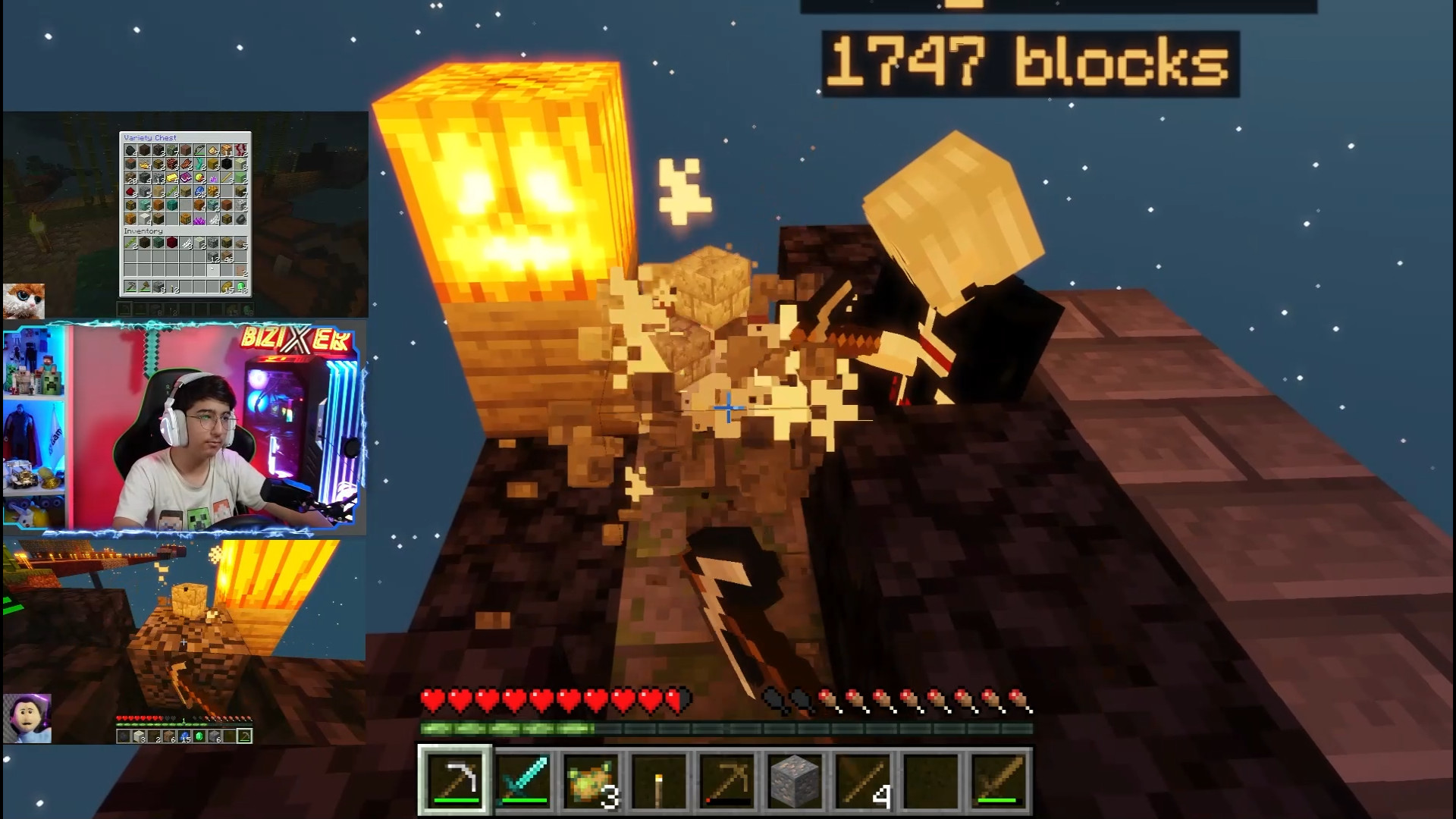This screenshot has height=819, width=1456.
Task: Choose the torch hotbar slot
Action: click(x=657, y=780)
